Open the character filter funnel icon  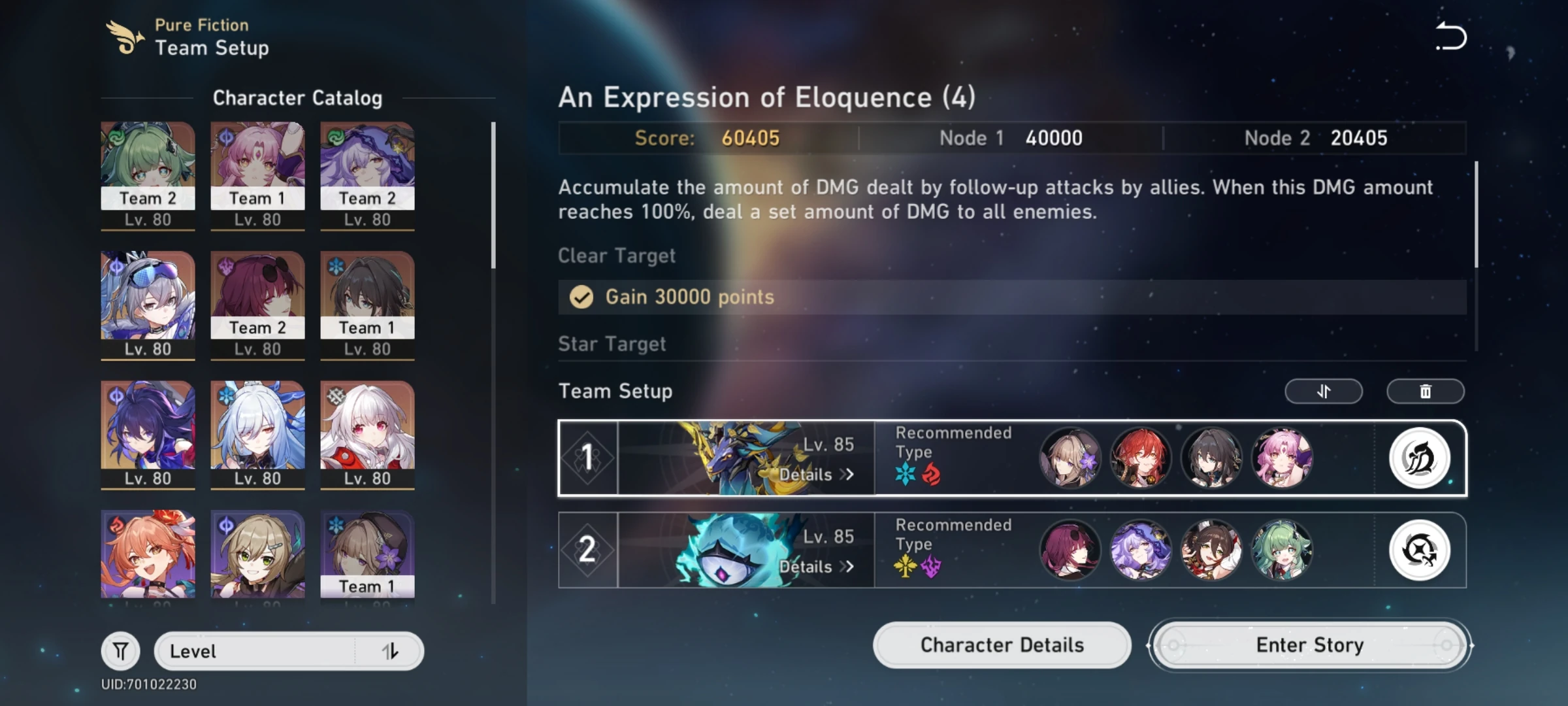[x=121, y=651]
